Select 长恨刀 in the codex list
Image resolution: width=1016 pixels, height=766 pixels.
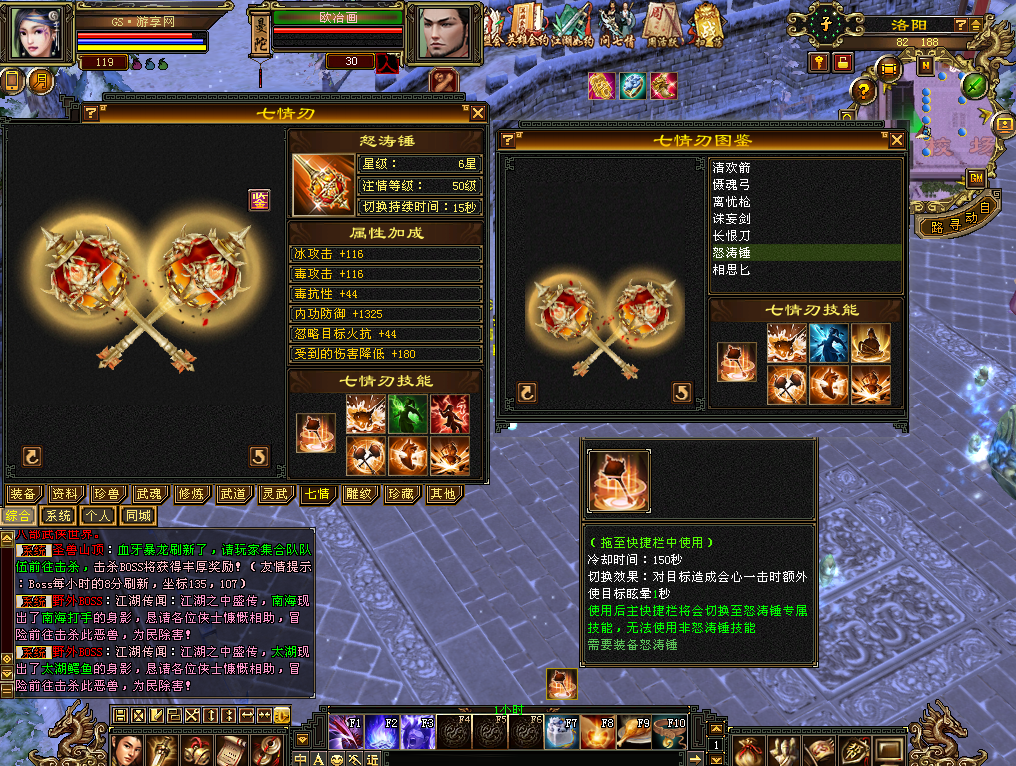click(731, 236)
